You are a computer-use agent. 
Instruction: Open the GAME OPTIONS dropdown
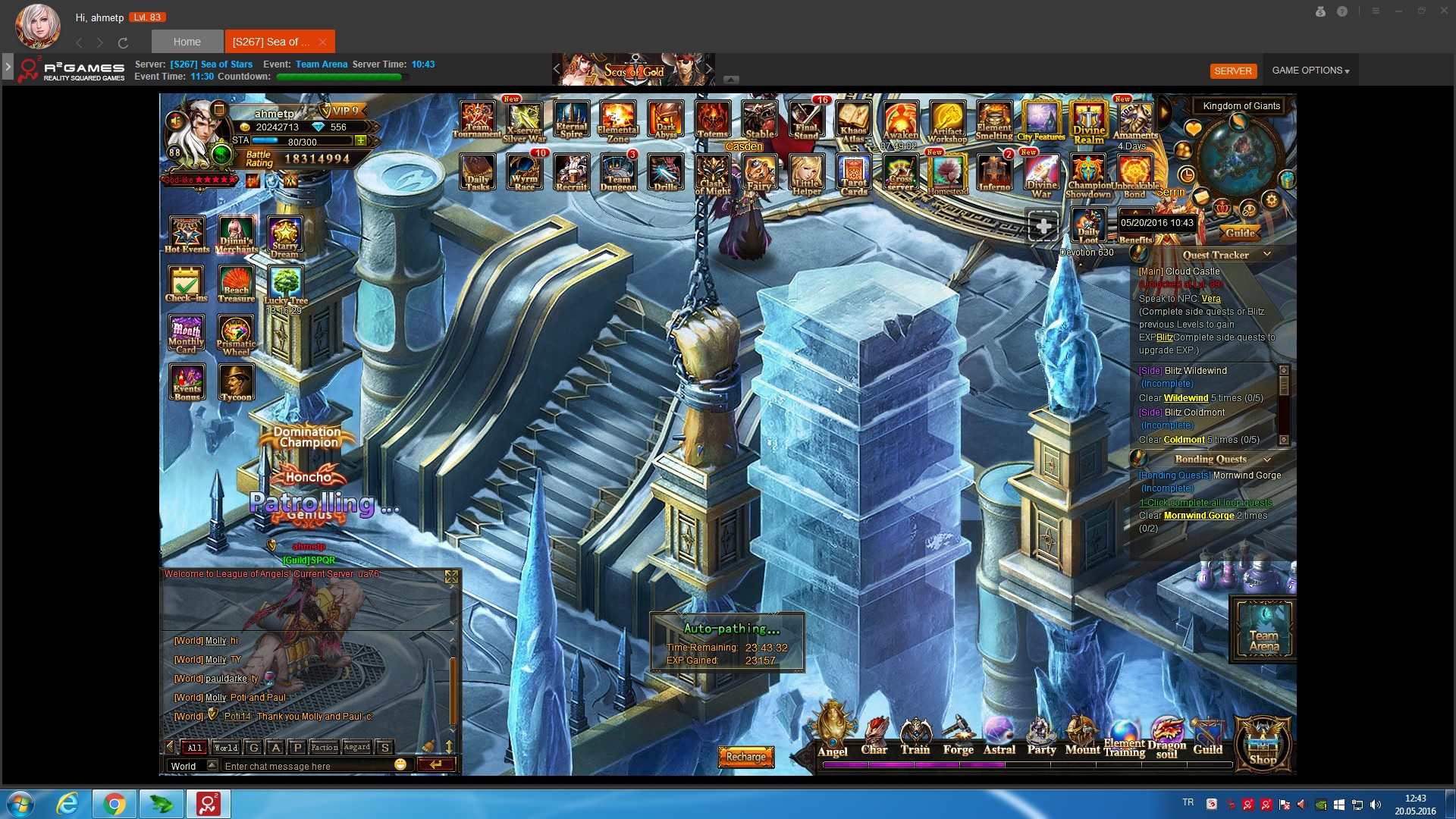coord(1310,71)
